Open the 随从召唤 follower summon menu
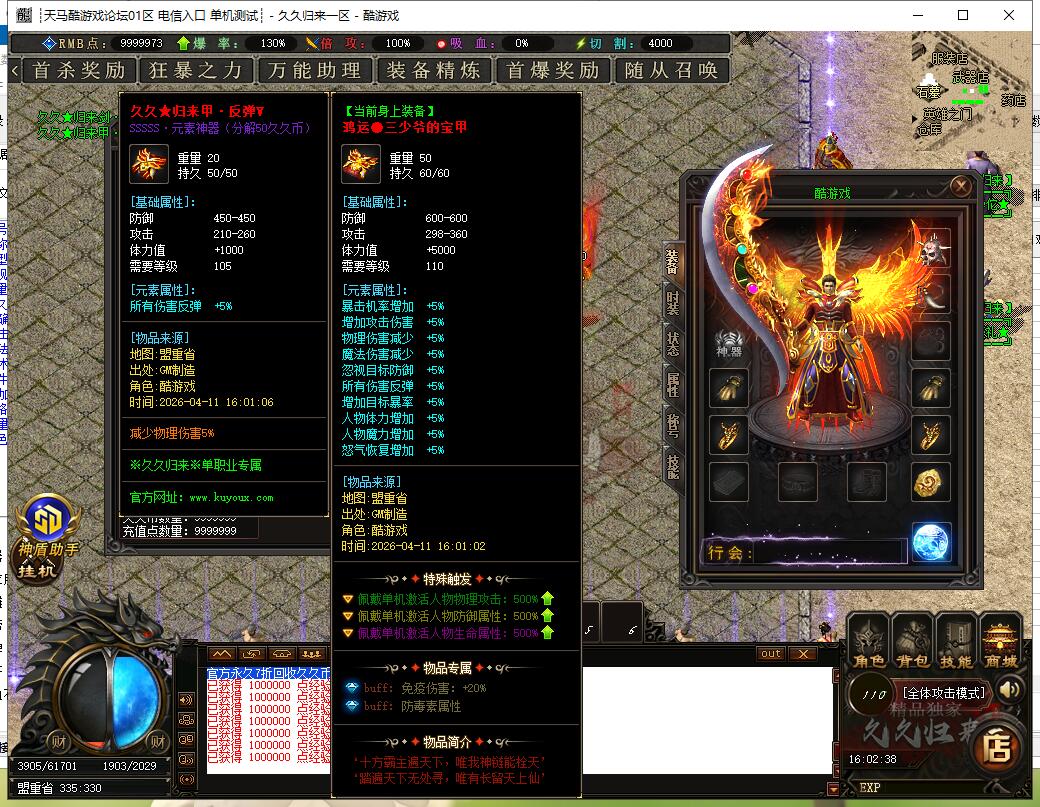 pyautogui.click(x=671, y=70)
